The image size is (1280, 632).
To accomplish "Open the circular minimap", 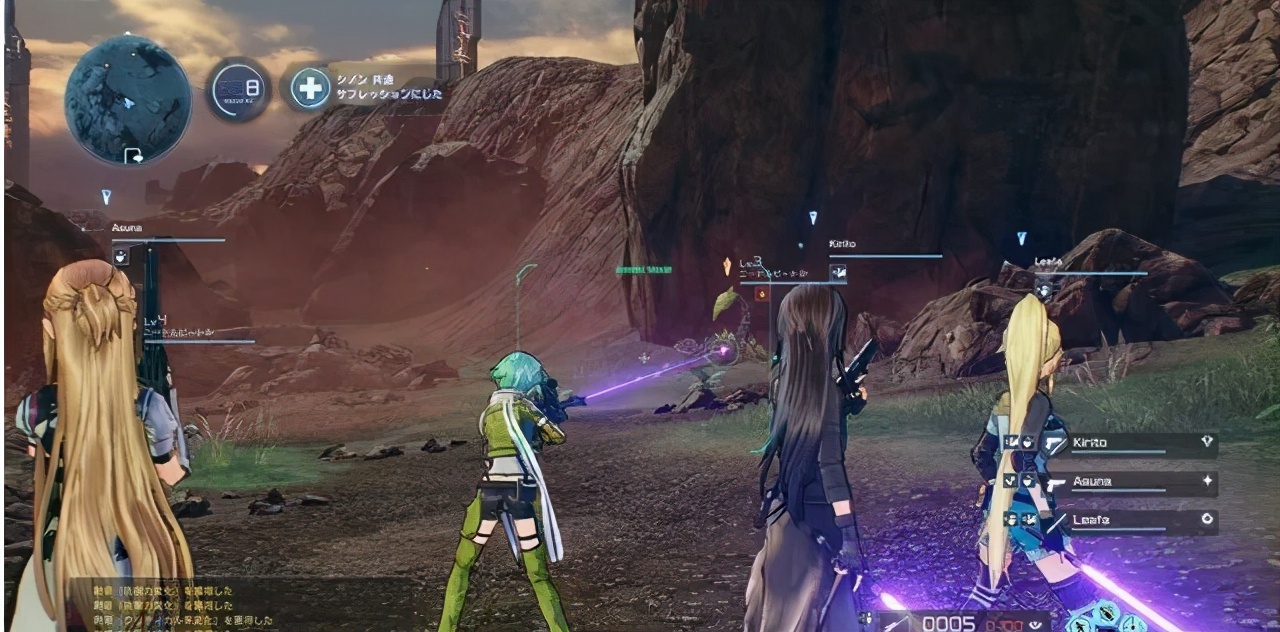I will tap(127, 98).
